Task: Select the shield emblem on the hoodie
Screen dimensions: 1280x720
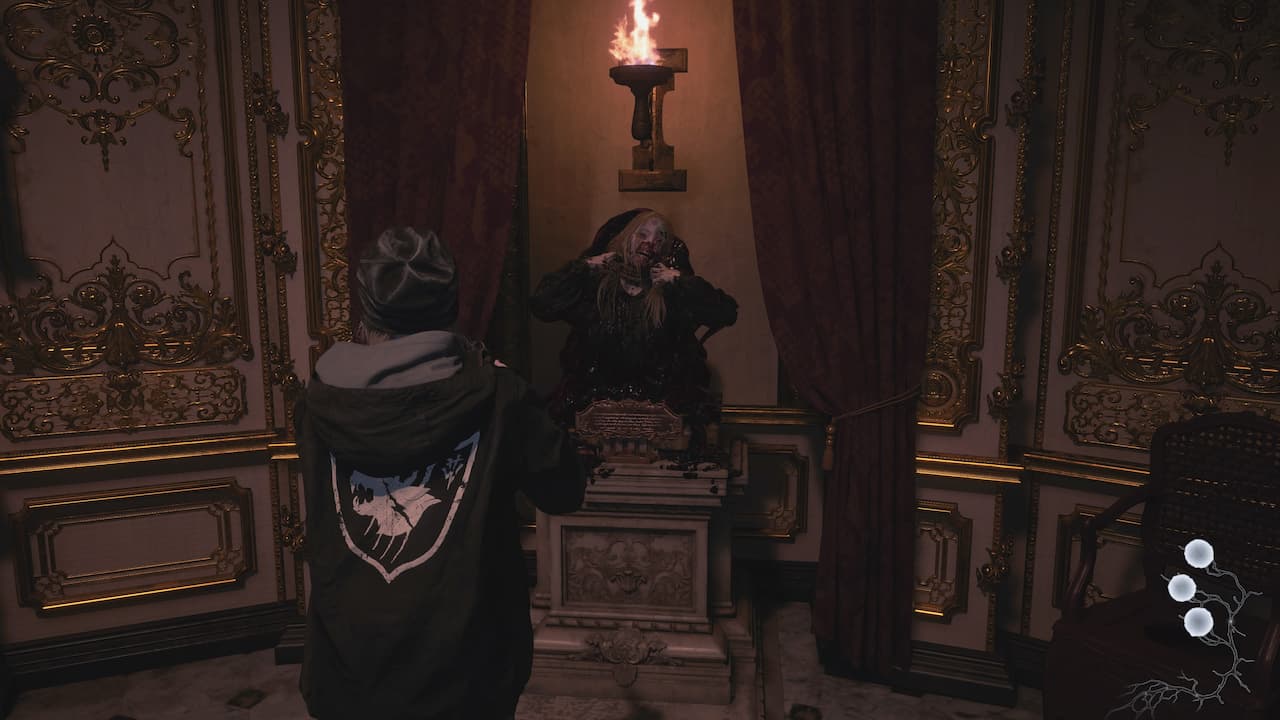Action: pos(400,510)
